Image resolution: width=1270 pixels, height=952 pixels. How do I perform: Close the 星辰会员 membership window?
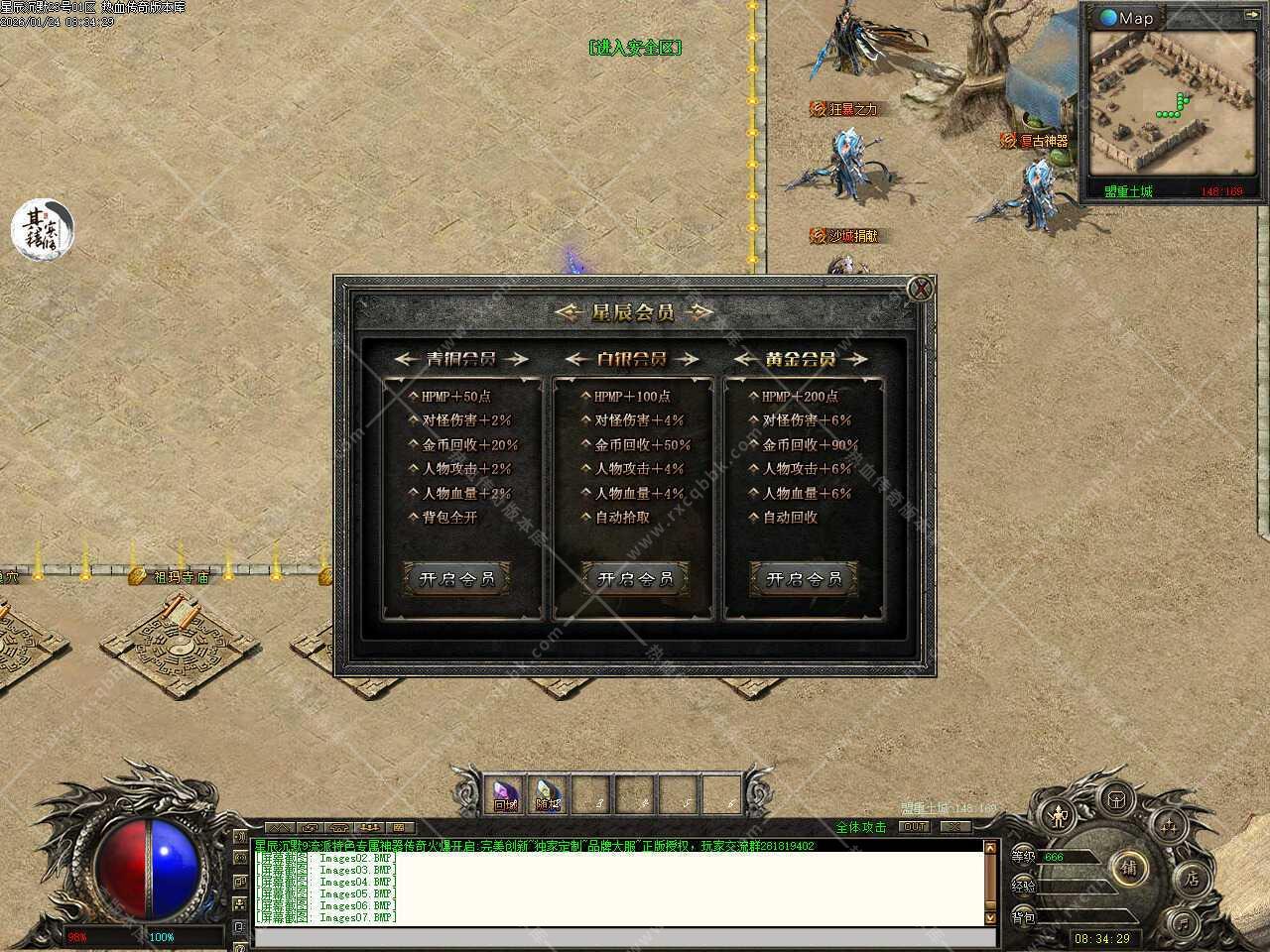(x=922, y=289)
